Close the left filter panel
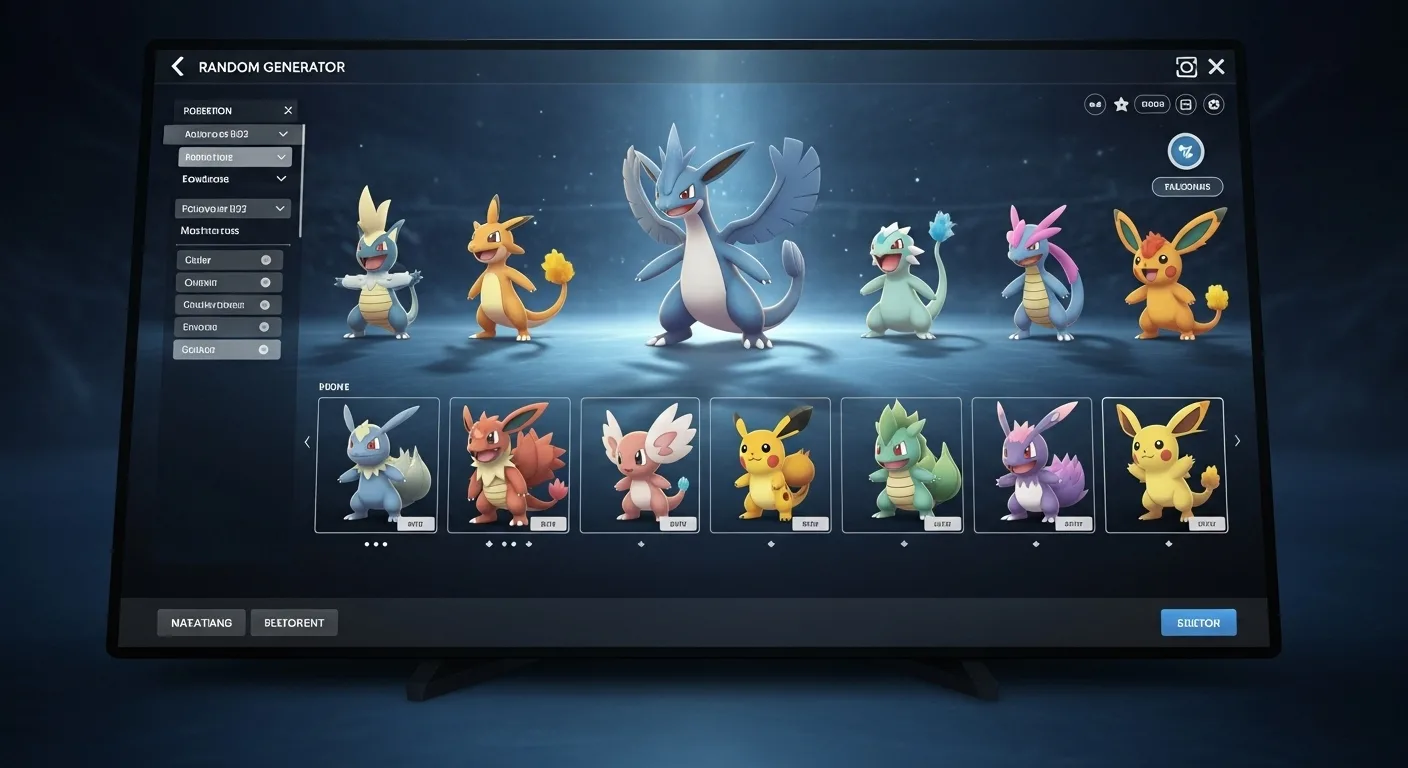 click(288, 111)
